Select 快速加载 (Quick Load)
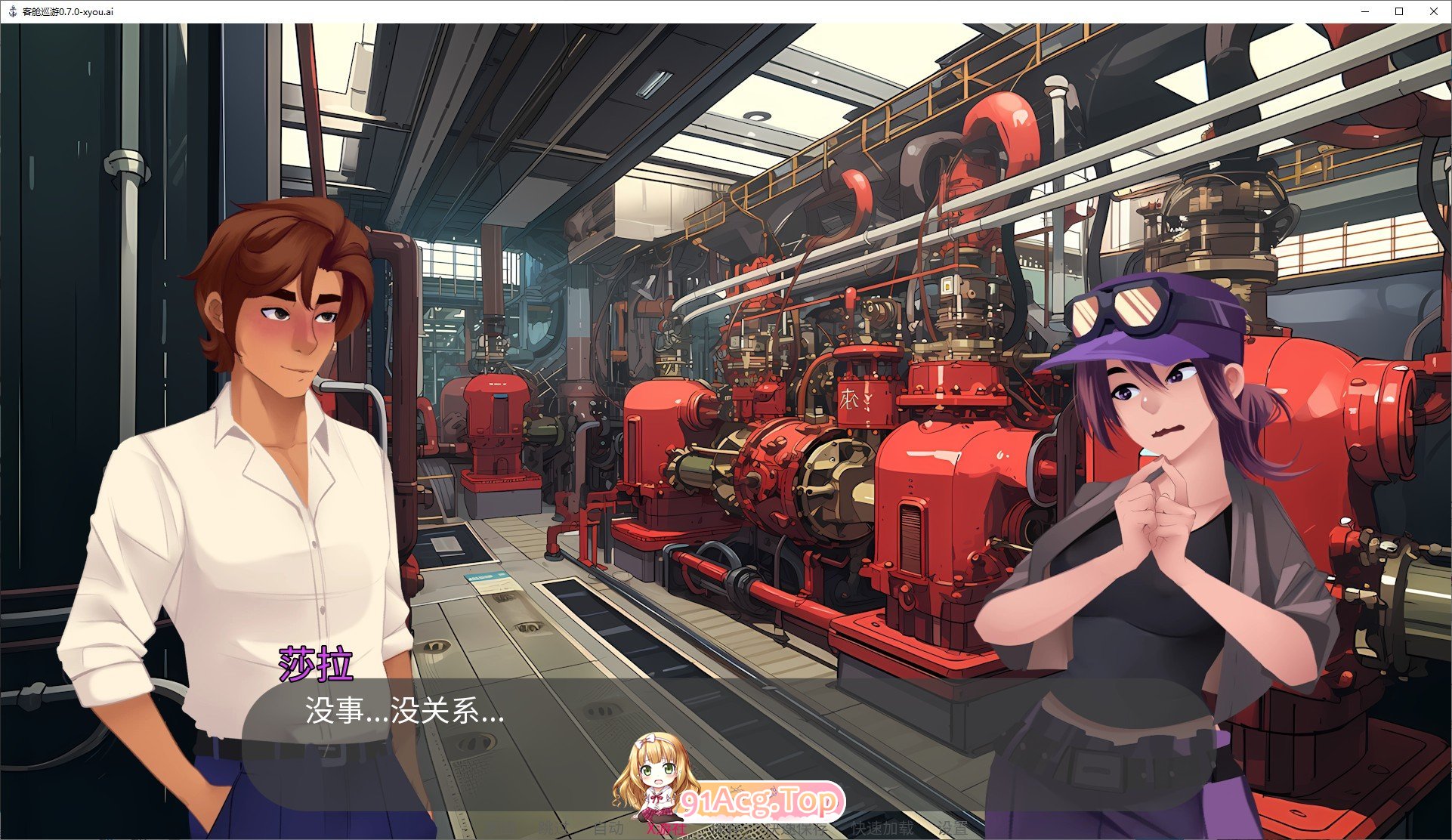The width and height of the screenshot is (1452, 840). coord(882,828)
